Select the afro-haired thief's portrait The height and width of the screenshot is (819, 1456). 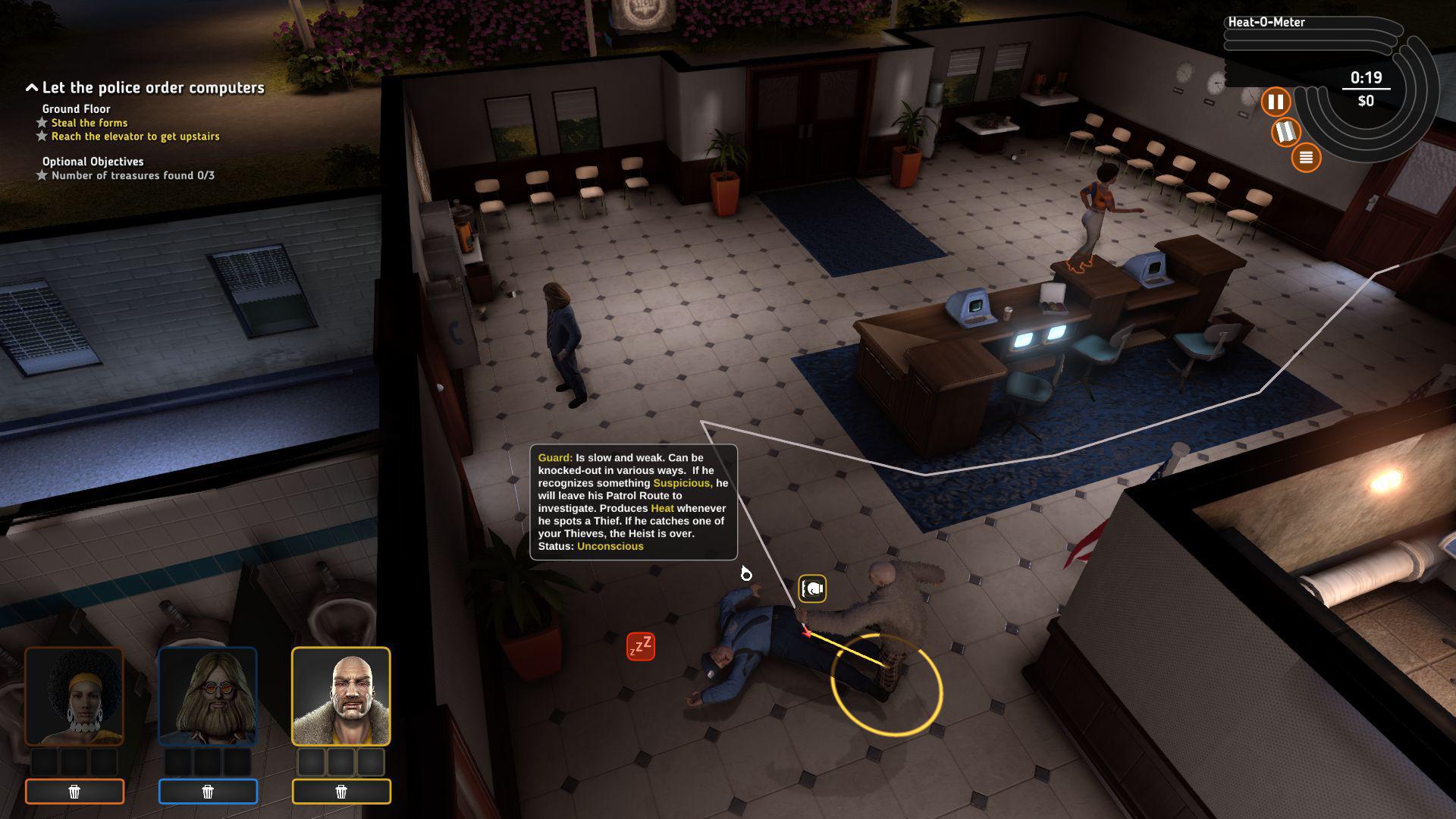coord(75,695)
